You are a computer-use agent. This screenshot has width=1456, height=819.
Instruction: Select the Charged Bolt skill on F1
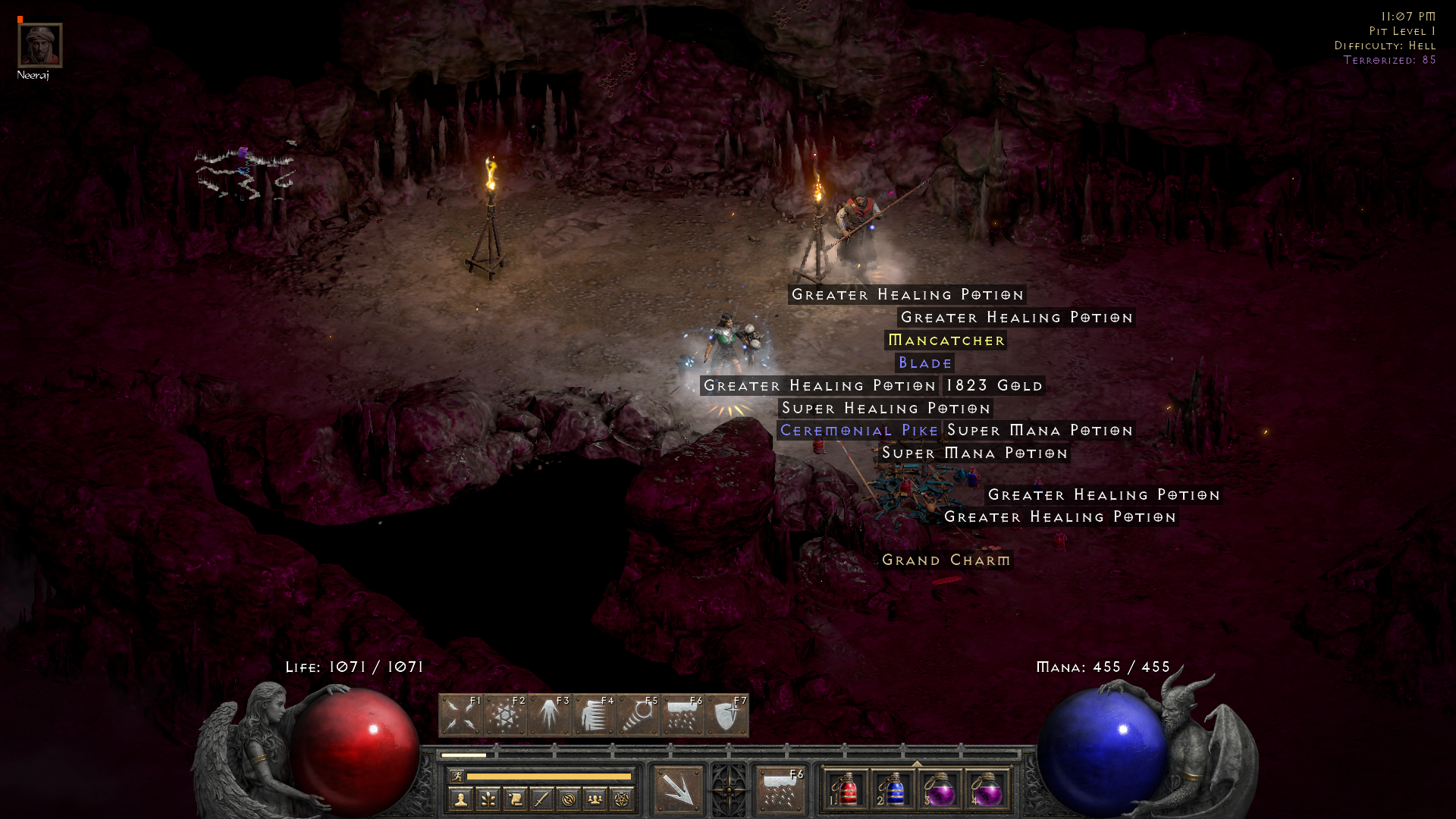461,714
